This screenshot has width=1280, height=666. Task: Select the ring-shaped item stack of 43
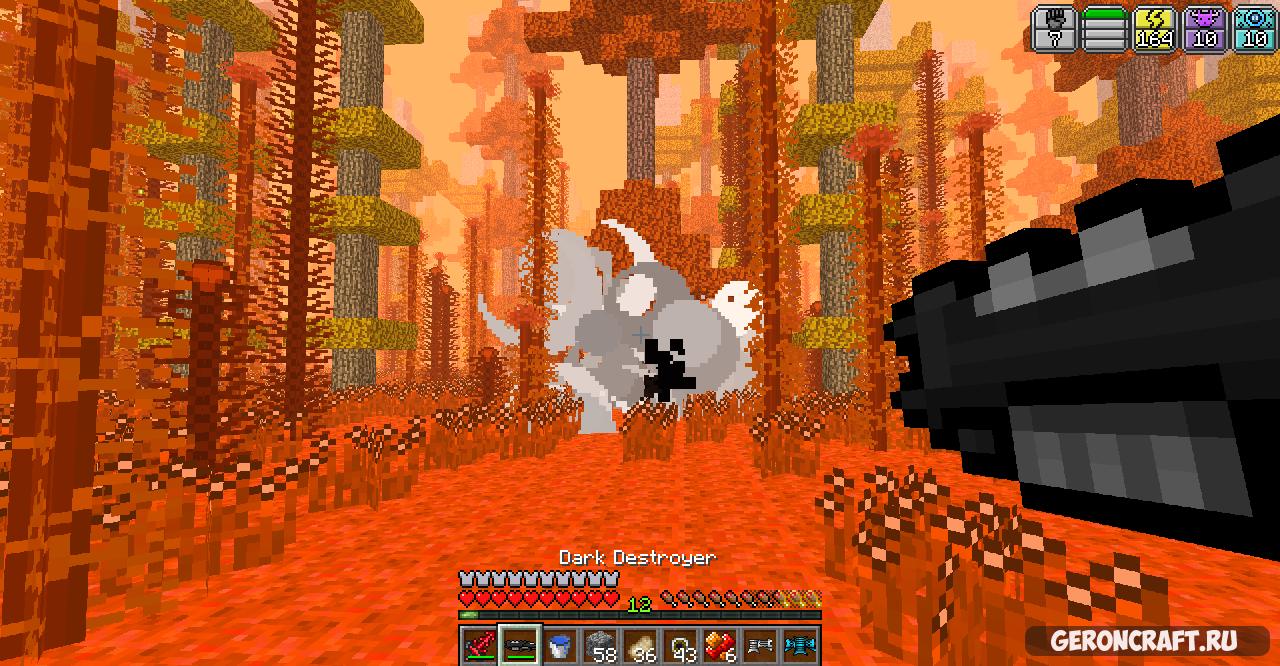click(x=681, y=646)
